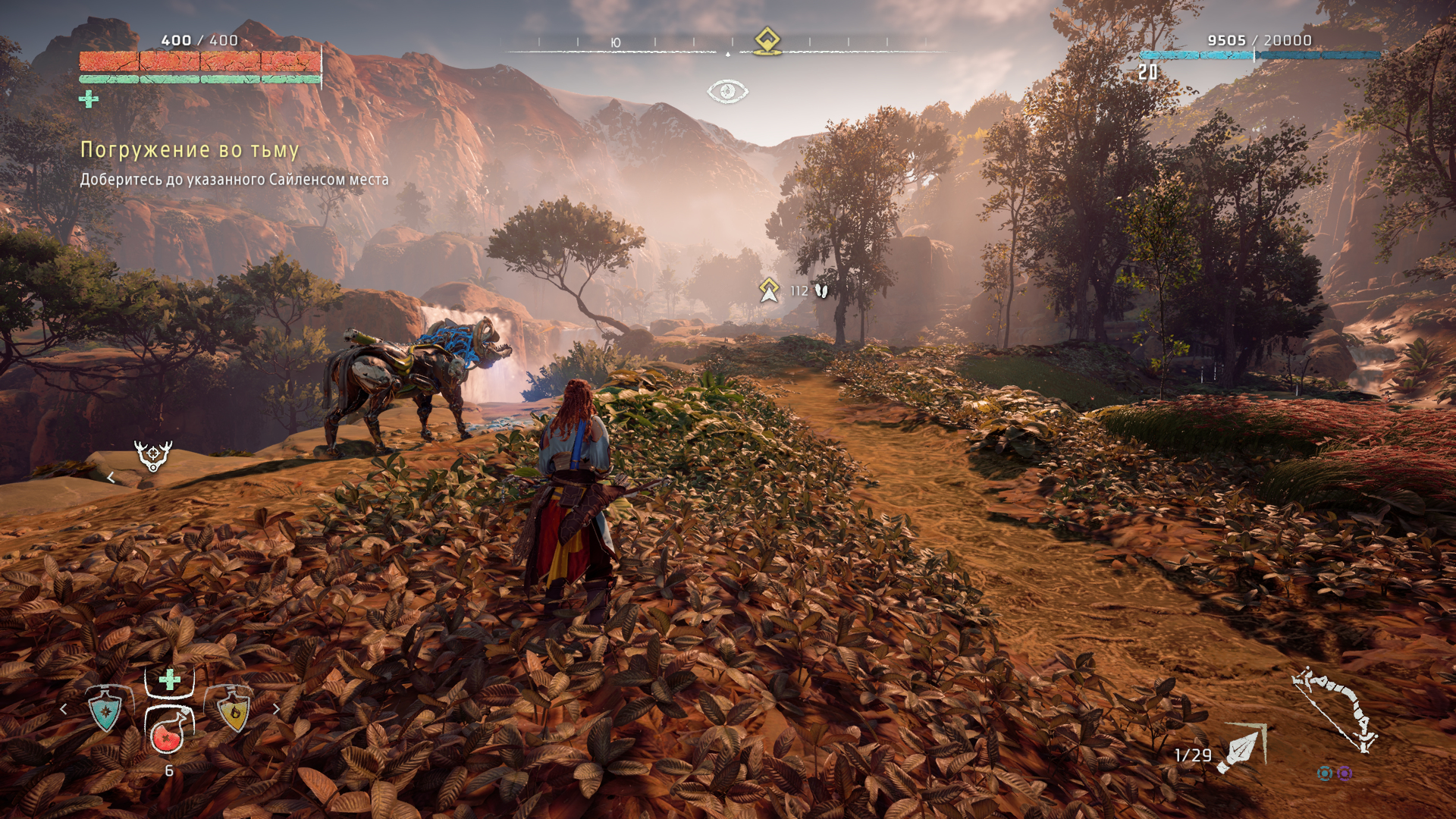Cycle items with the left selector arrow
The image size is (1456, 819).
[x=64, y=709]
